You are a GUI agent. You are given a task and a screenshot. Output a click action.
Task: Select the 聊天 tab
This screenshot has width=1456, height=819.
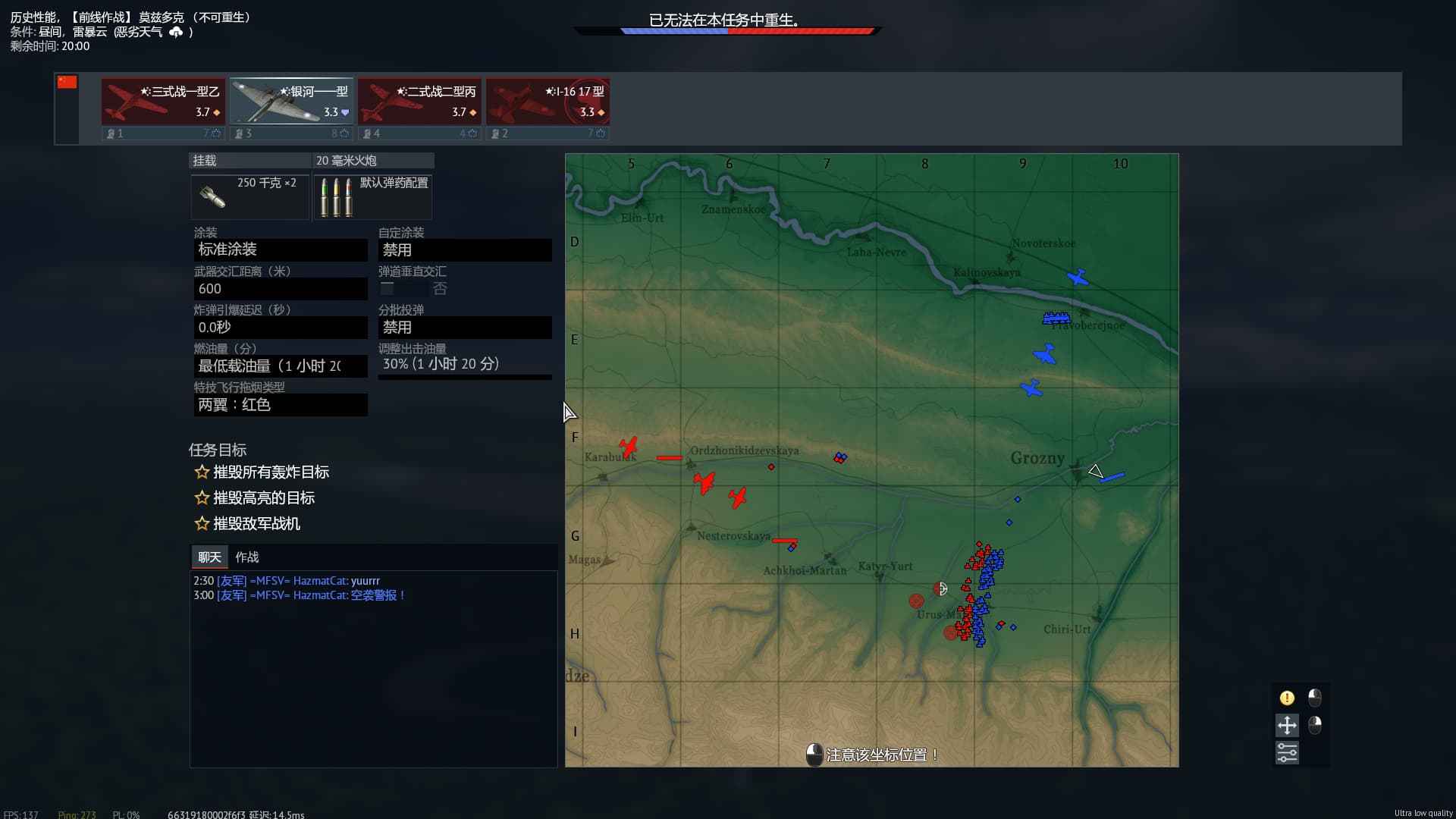point(209,557)
